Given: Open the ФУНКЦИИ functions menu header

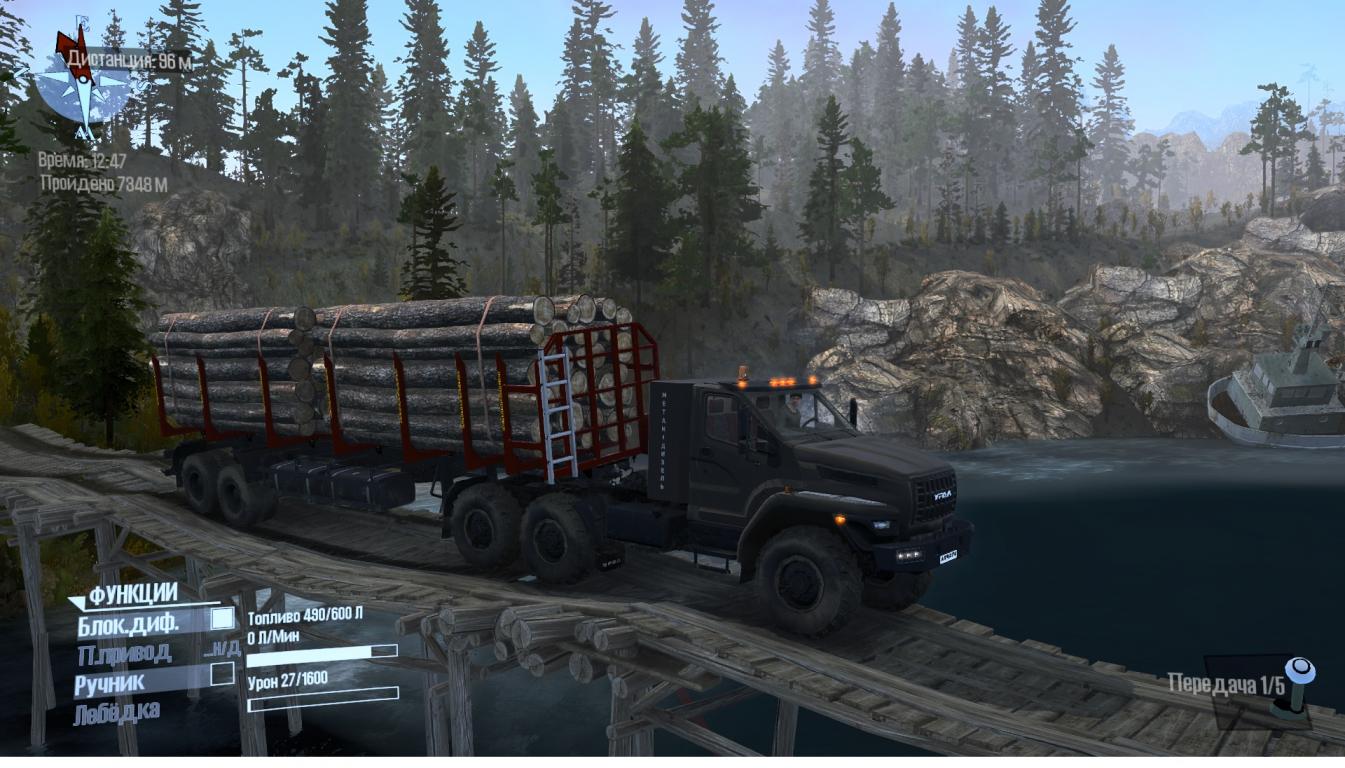Looking at the screenshot, I should pyautogui.click(x=132, y=595).
